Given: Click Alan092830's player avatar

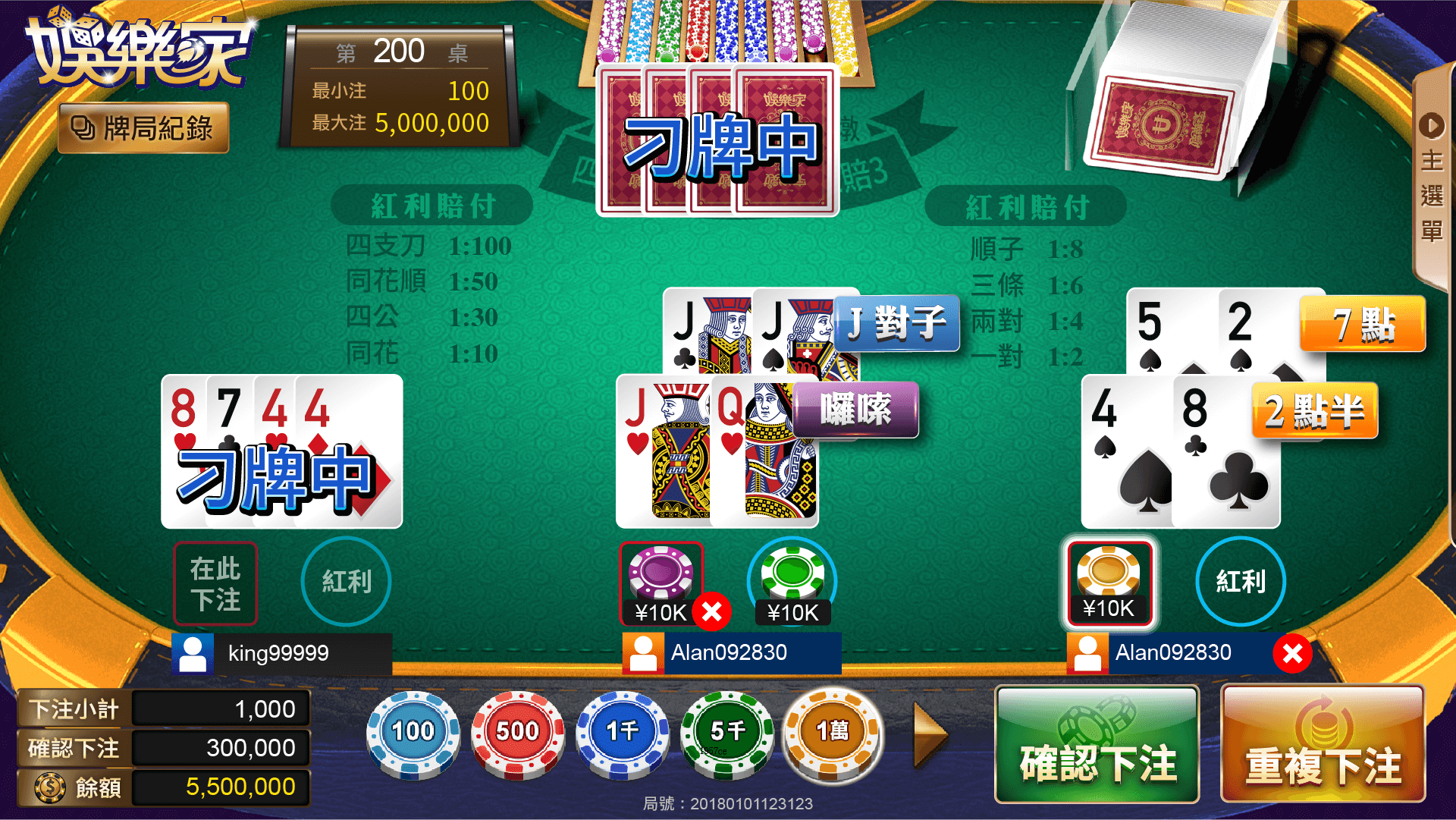Looking at the screenshot, I should pos(643,653).
